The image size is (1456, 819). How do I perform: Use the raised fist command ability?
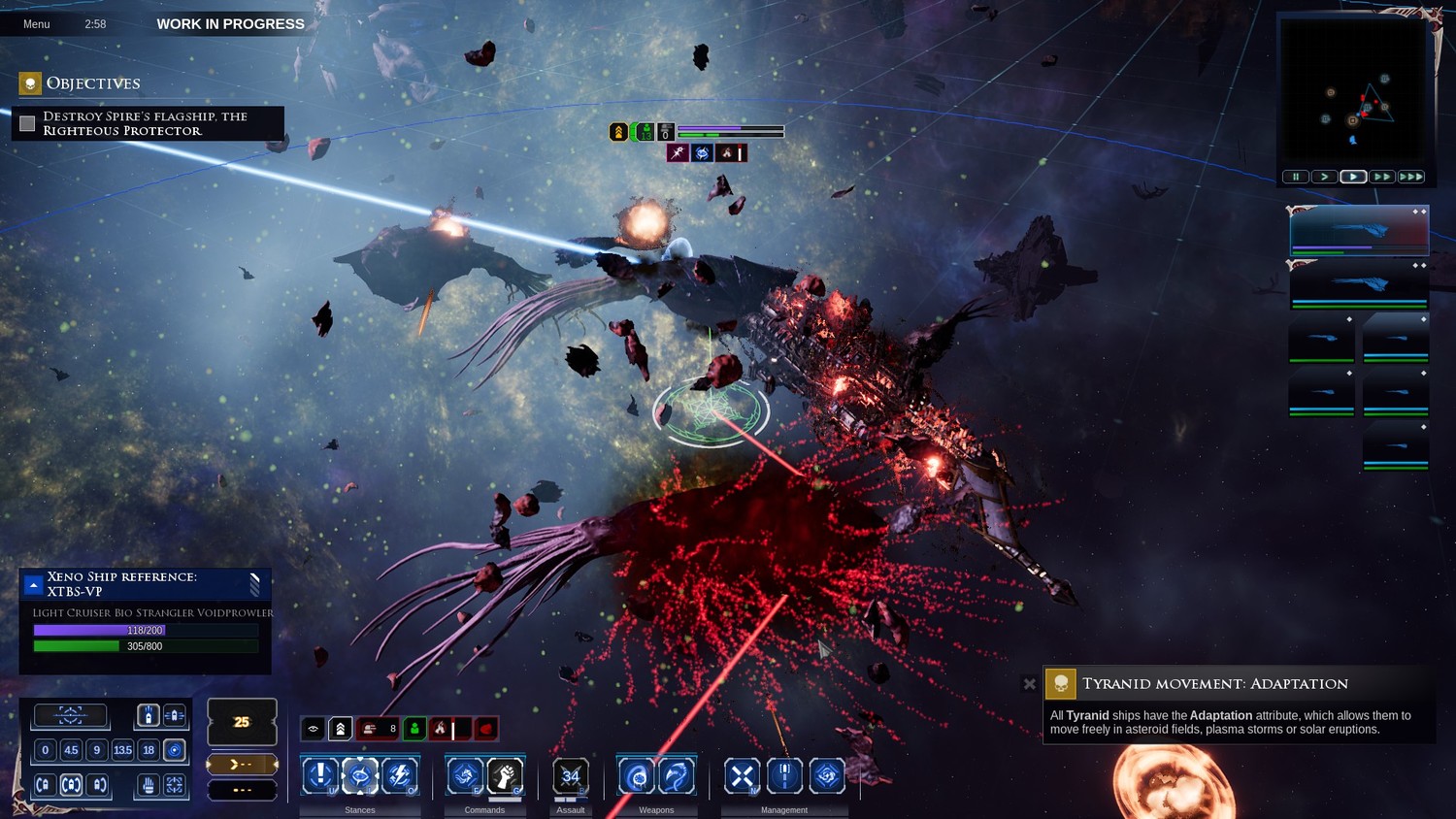click(x=505, y=775)
